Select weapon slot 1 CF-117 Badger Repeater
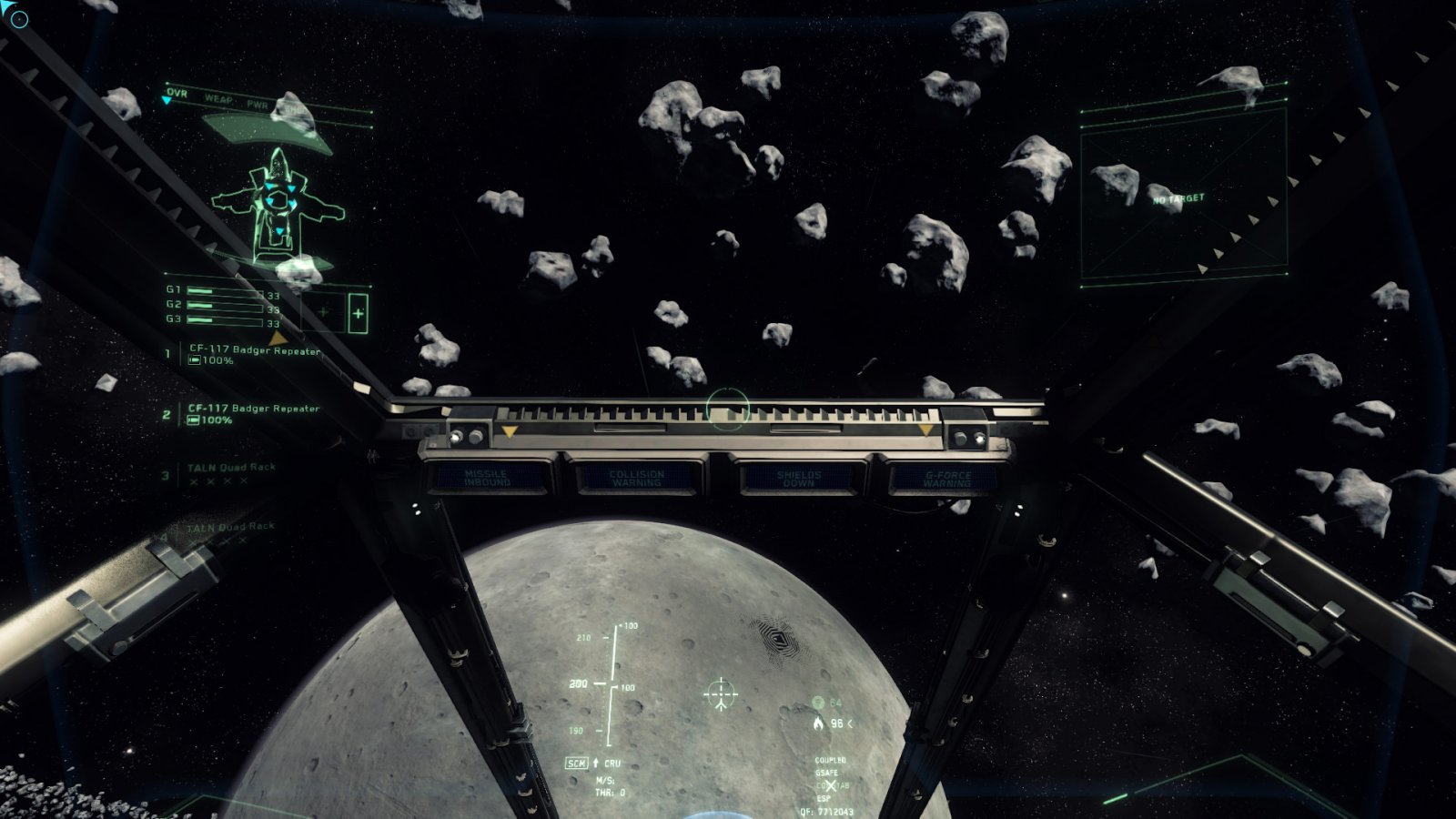The image size is (1456, 819). [x=254, y=350]
